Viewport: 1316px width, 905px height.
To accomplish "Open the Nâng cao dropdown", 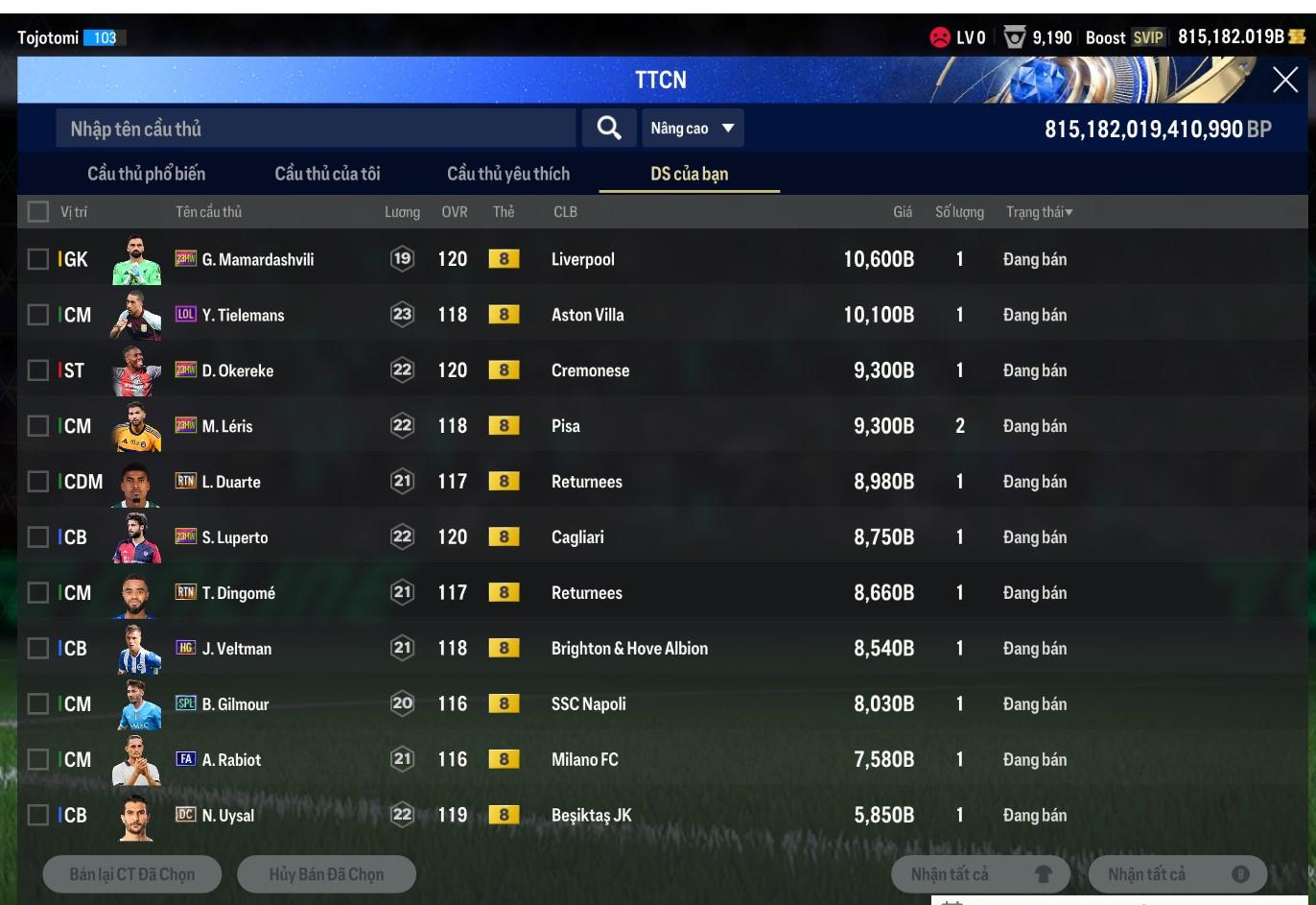I will tap(692, 129).
